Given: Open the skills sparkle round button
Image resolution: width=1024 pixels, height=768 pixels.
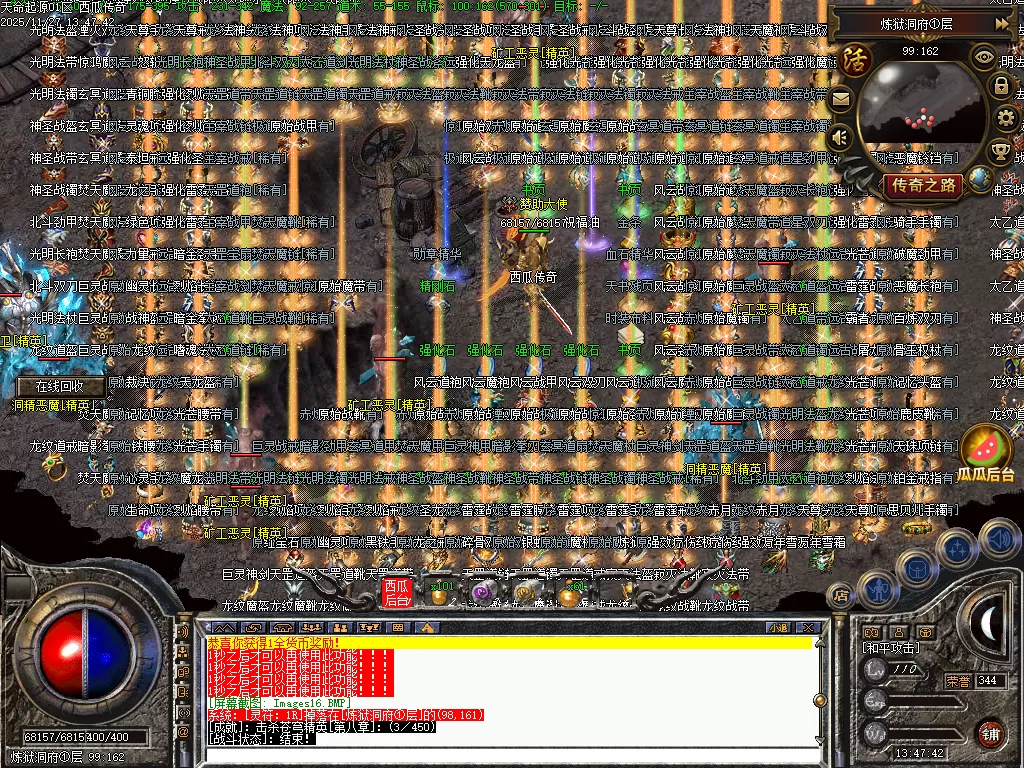Looking at the screenshot, I should click(x=956, y=547).
